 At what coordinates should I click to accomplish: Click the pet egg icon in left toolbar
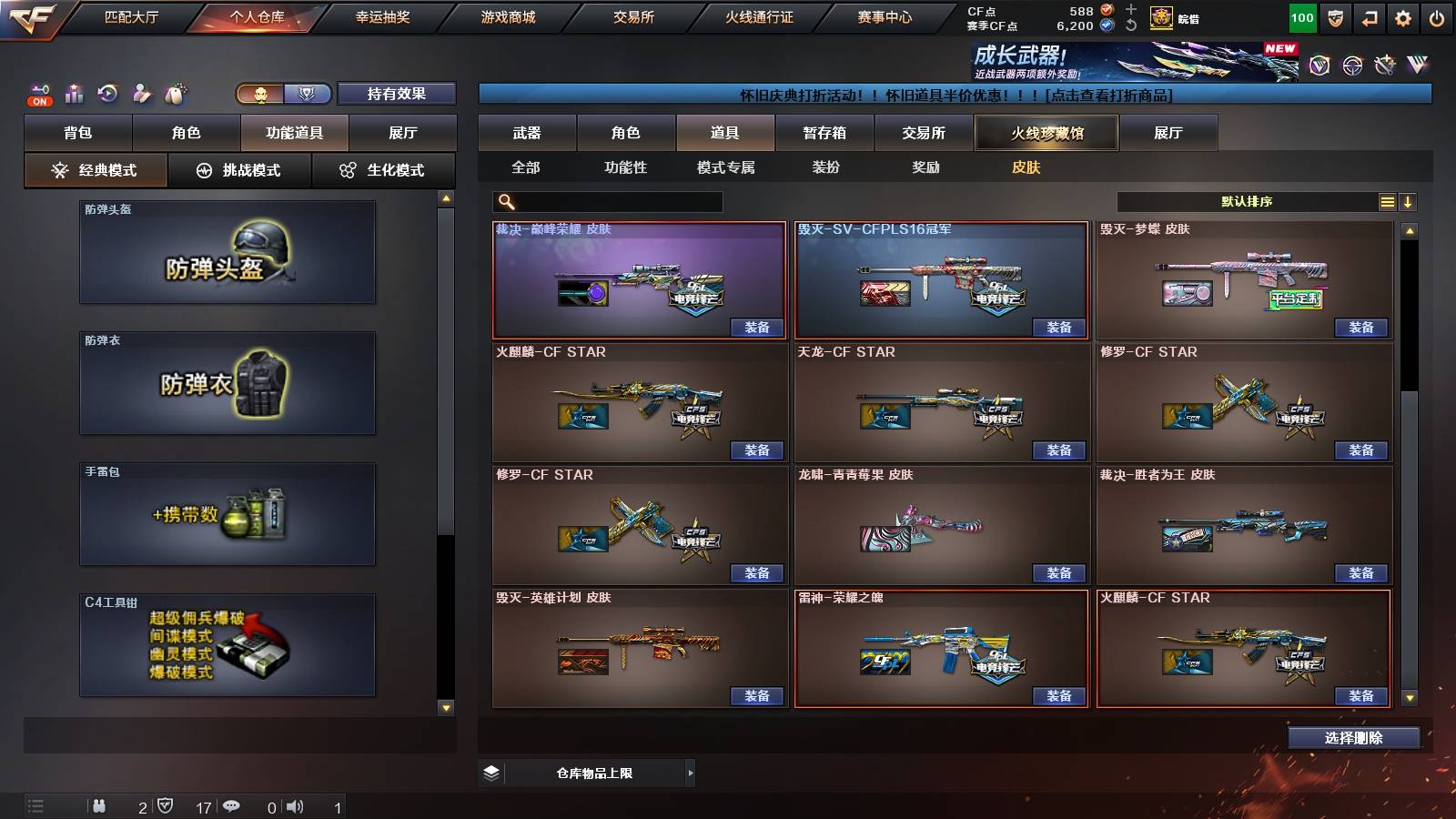[177, 93]
